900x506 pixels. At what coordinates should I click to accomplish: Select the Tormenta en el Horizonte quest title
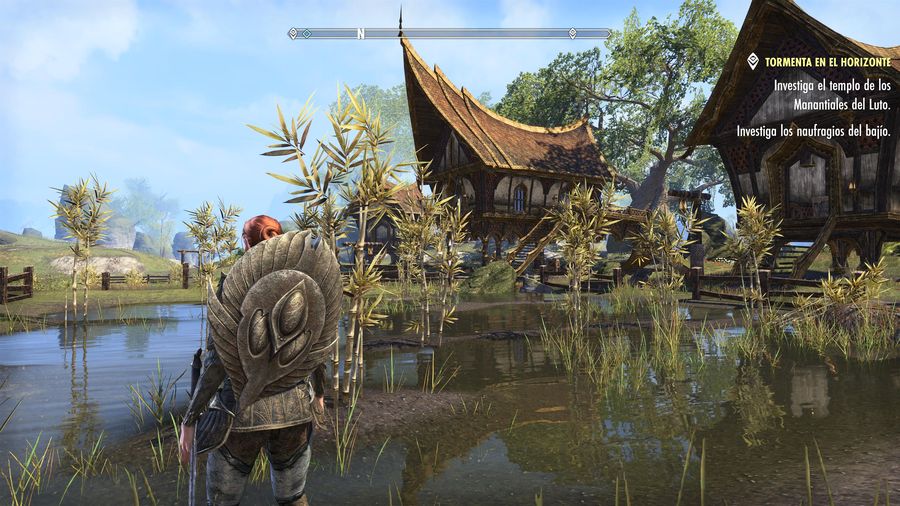pos(826,62)
